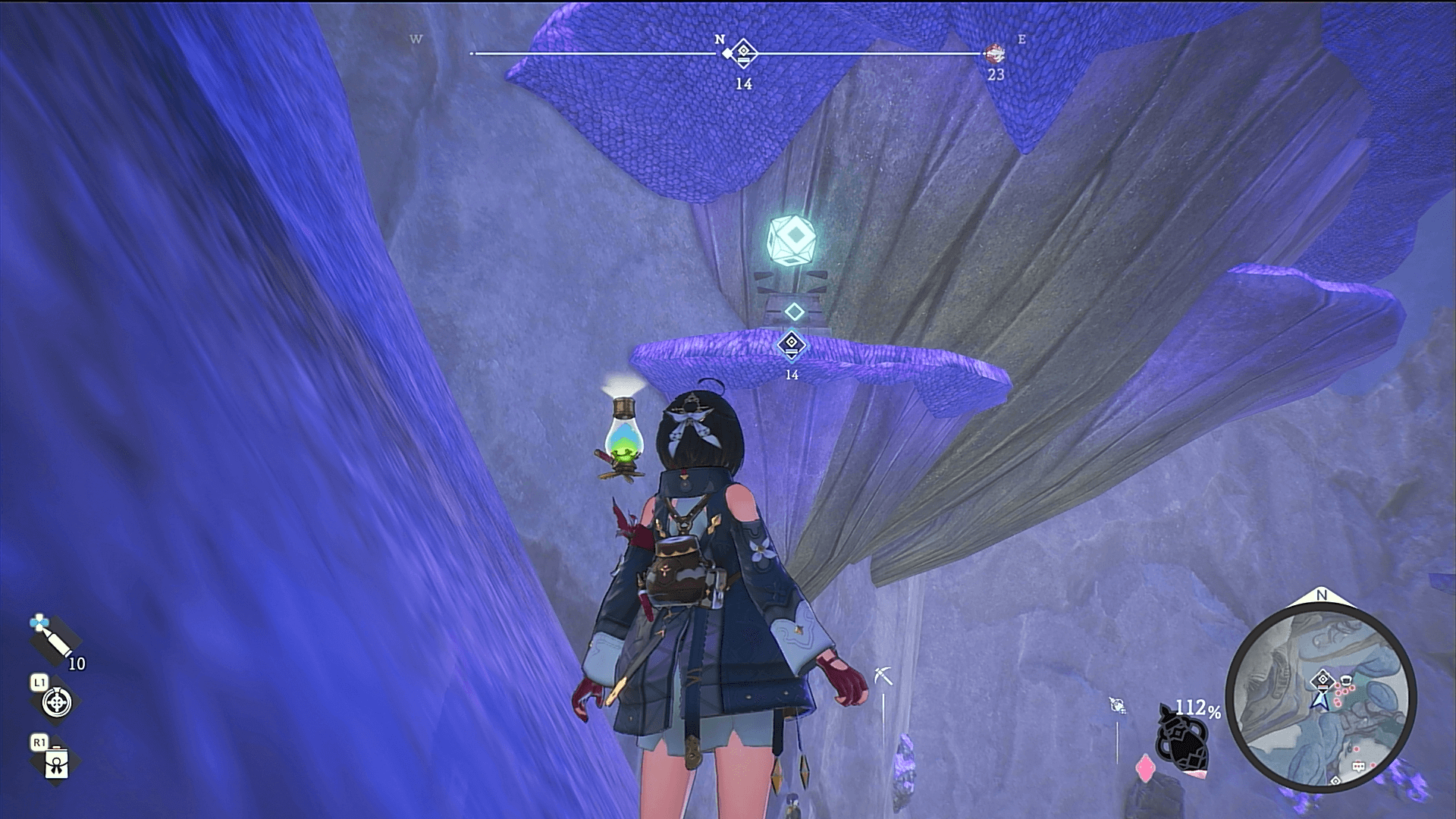The image size is (1456, 819).
Task: Open the satchel bag icon
Action: coord(57,764)
